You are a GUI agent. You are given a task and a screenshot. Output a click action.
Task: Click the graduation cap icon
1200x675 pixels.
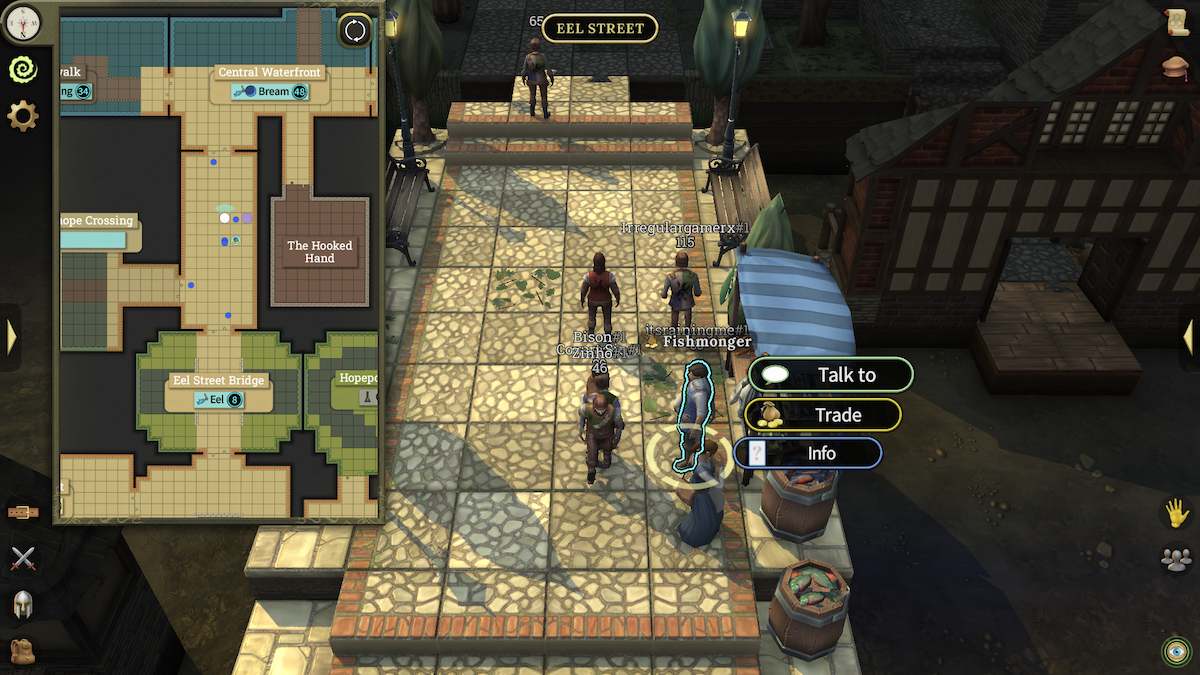[1177, 67]
